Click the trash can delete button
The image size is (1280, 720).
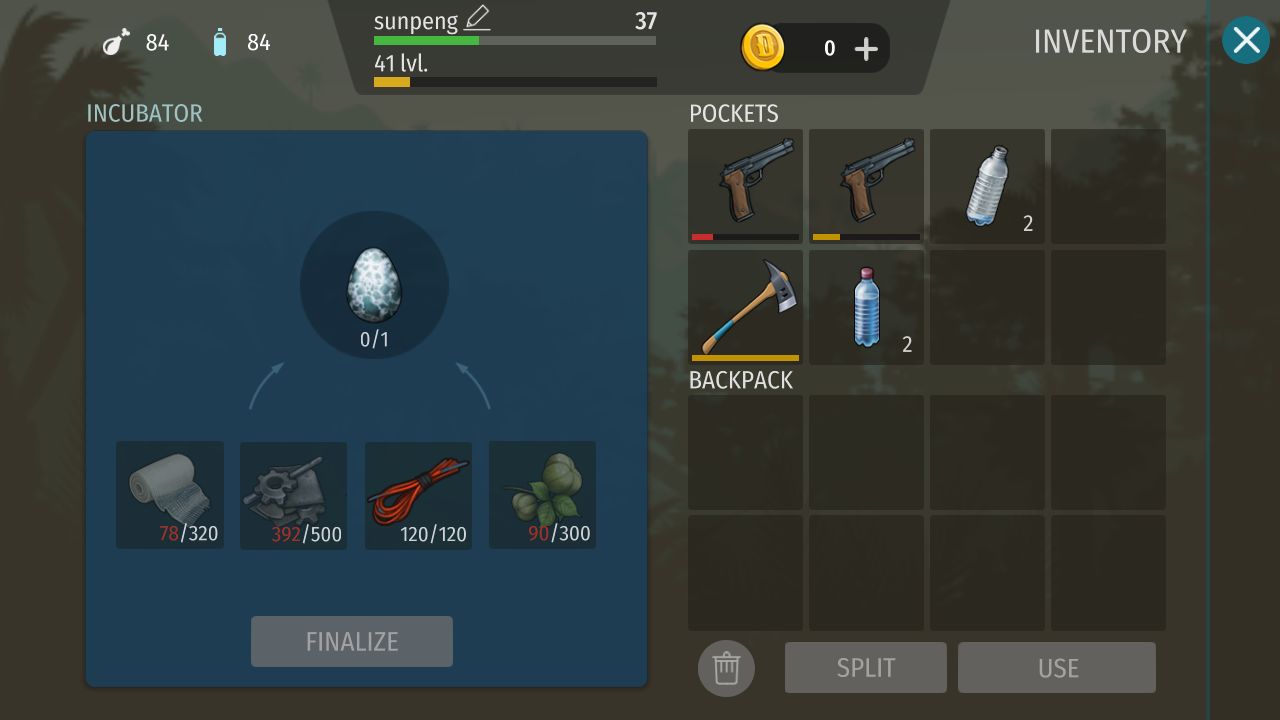[x=726, y=668]
